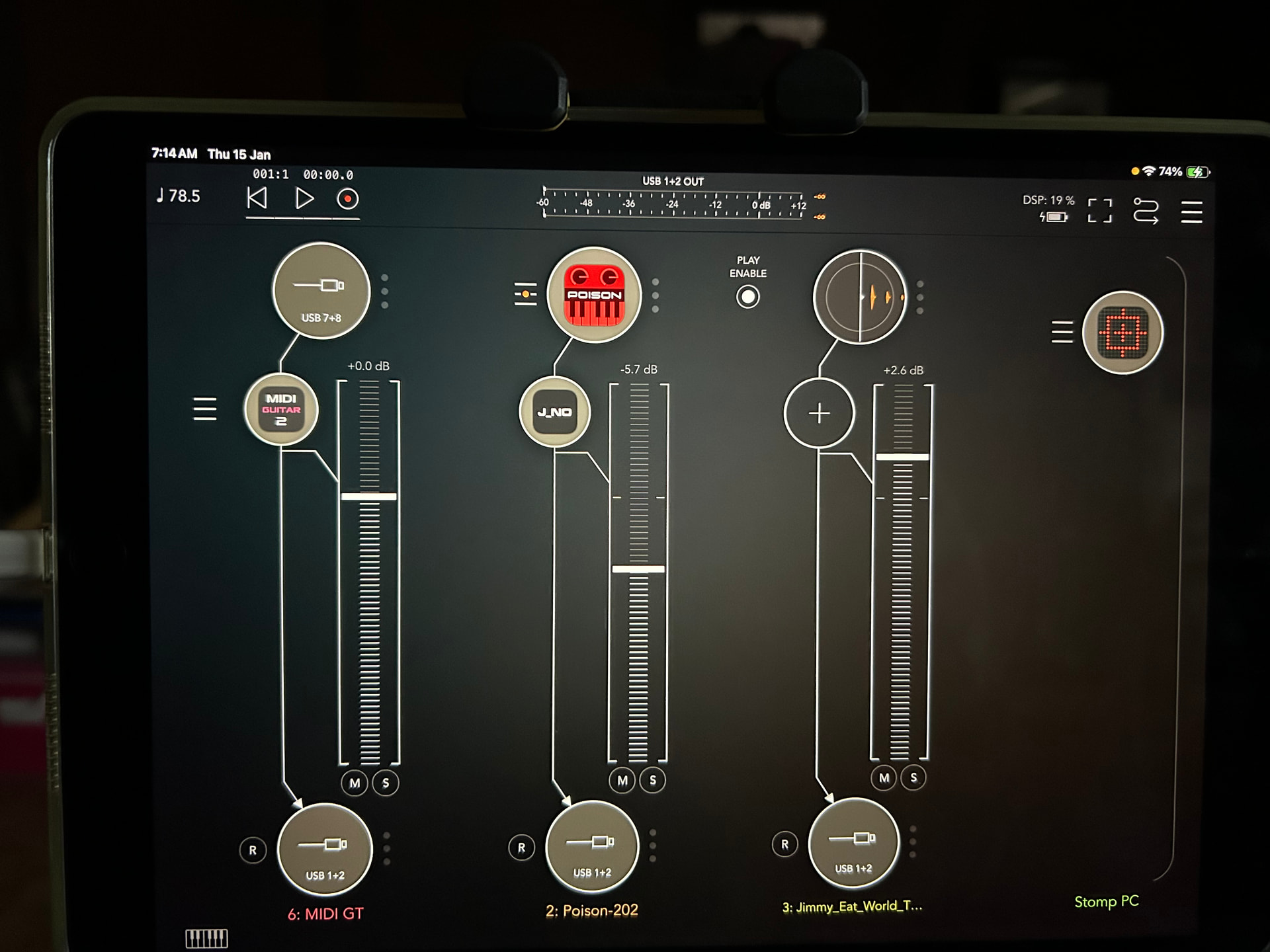Viewport: 1270px width, 952px height.
Task: Open the Stomp PC grid node
Action: (1122, 332)
